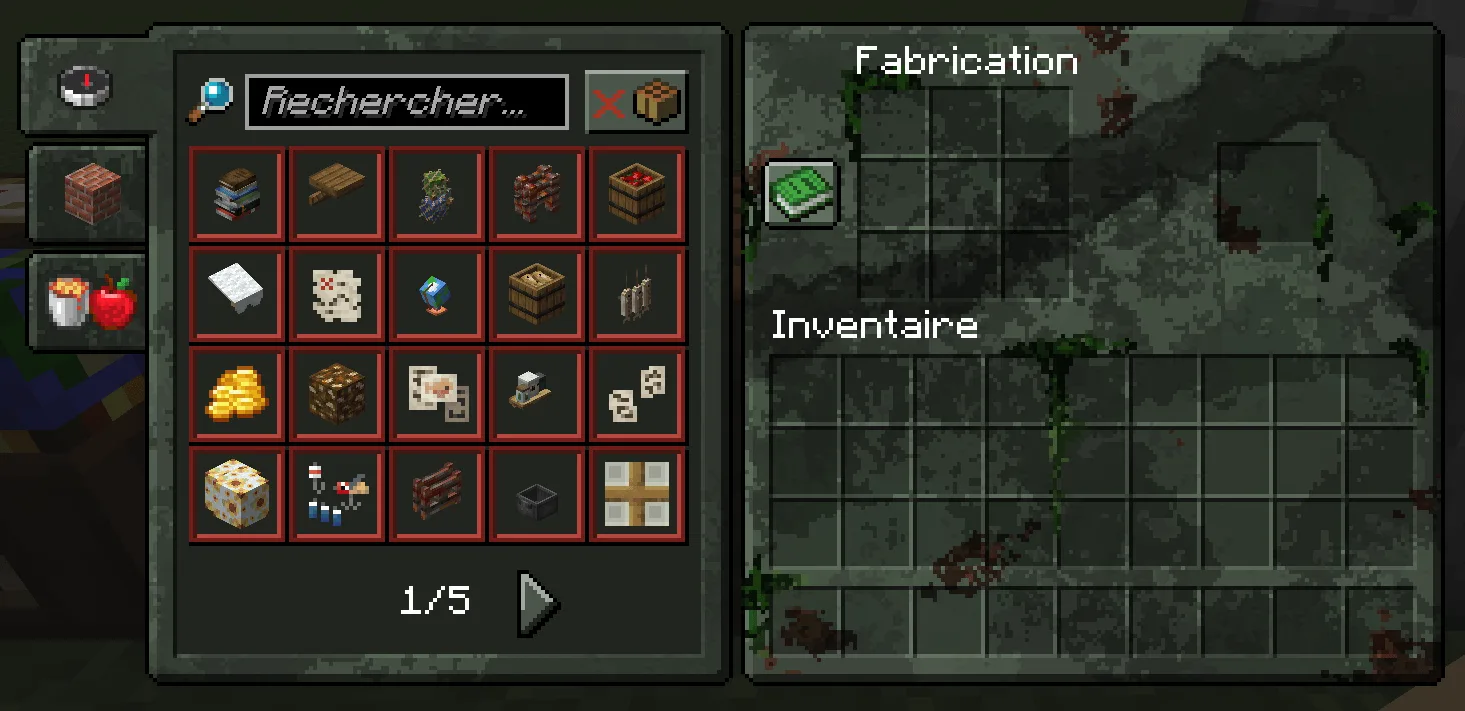Choose the wooden cutting board recipe

[x=337, y=195]
